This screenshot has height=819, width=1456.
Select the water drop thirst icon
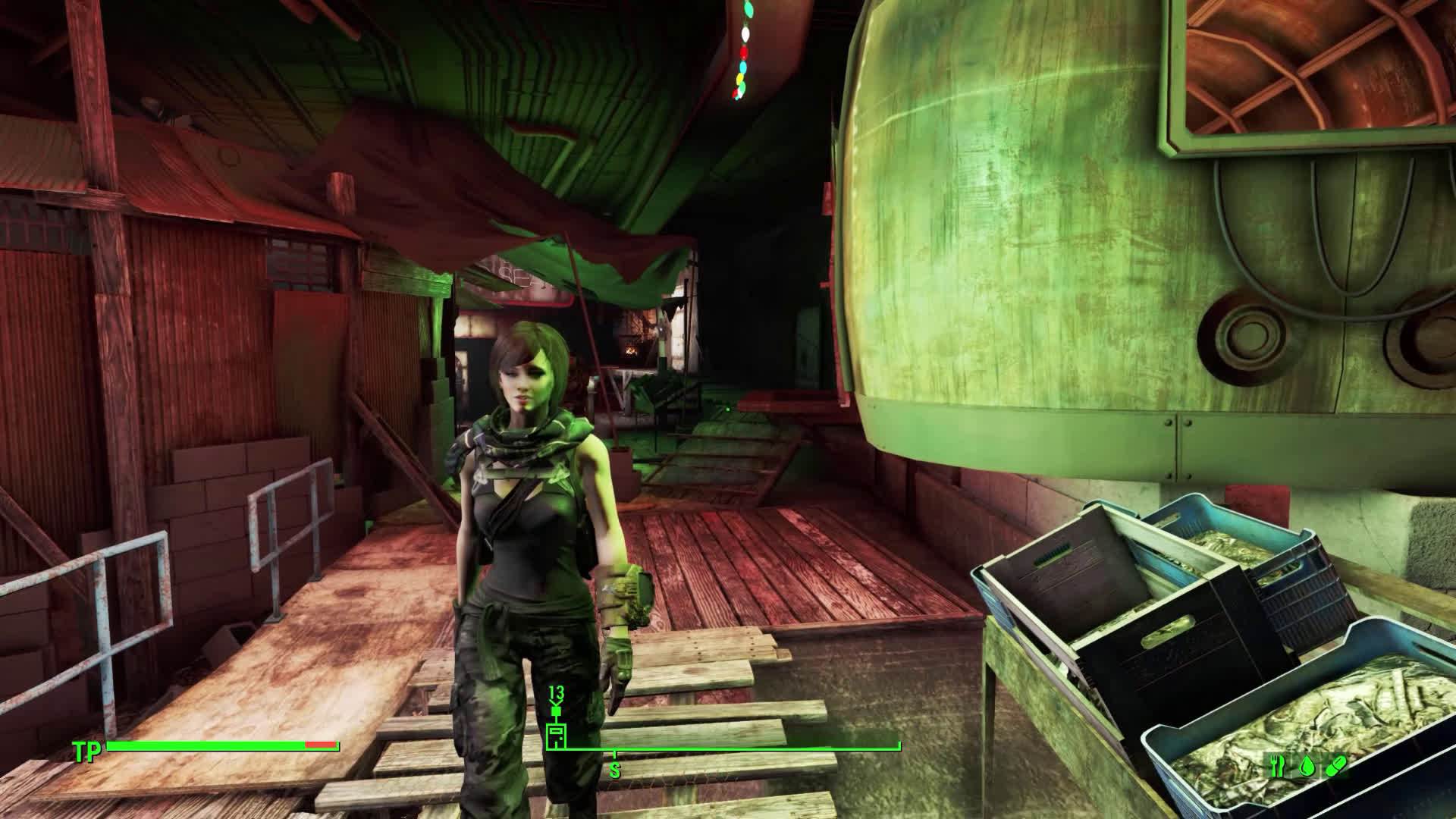[1307, 767]
